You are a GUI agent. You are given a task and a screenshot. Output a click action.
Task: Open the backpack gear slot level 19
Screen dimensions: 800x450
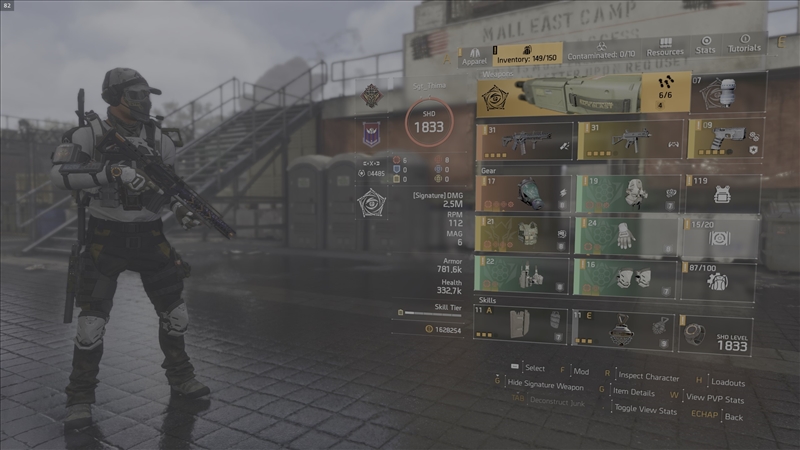click(627, 193)
